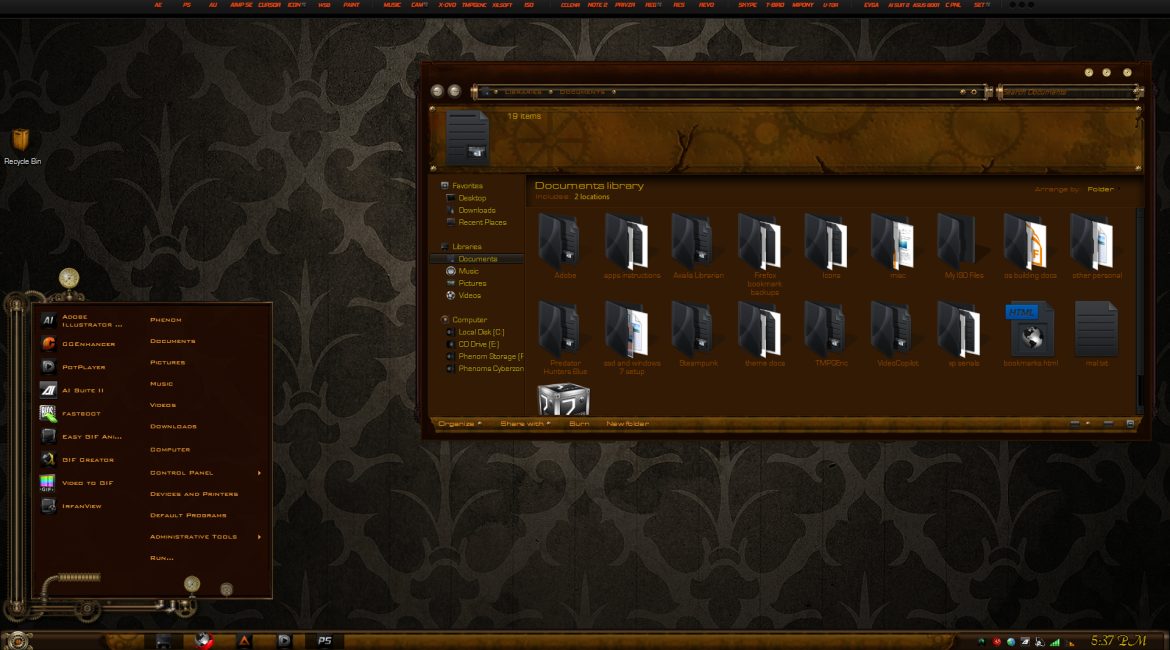The height and width of the screenshot is (650, 1170).
Task: Choose the Run... entry
Action: (x=162, y=558)
